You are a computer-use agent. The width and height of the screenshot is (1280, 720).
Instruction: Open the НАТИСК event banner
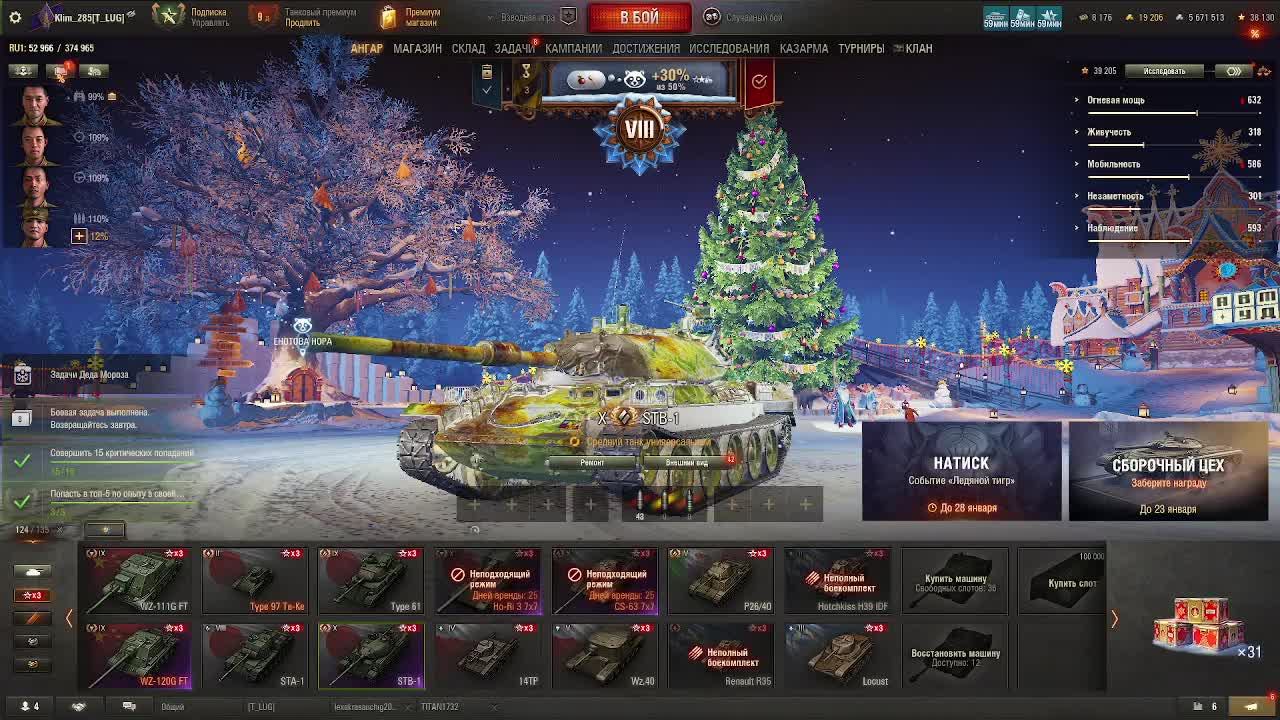tap(961, 471)
